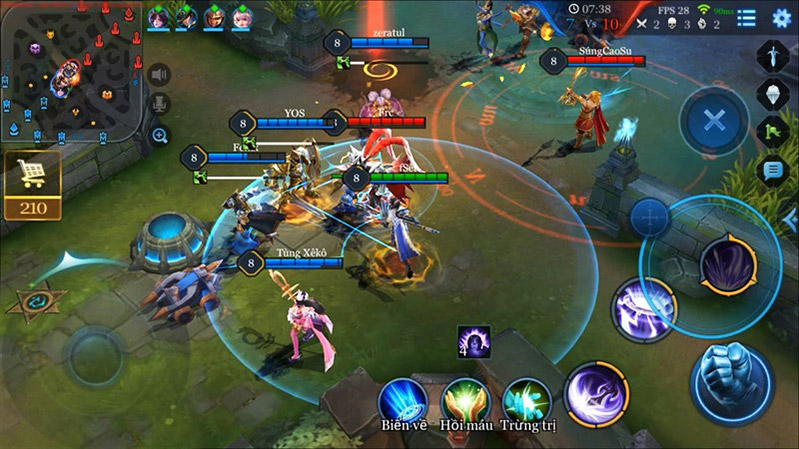Use the Trừng trị smite spell
This screenshot has height=449, width=799.
point(526,399)
